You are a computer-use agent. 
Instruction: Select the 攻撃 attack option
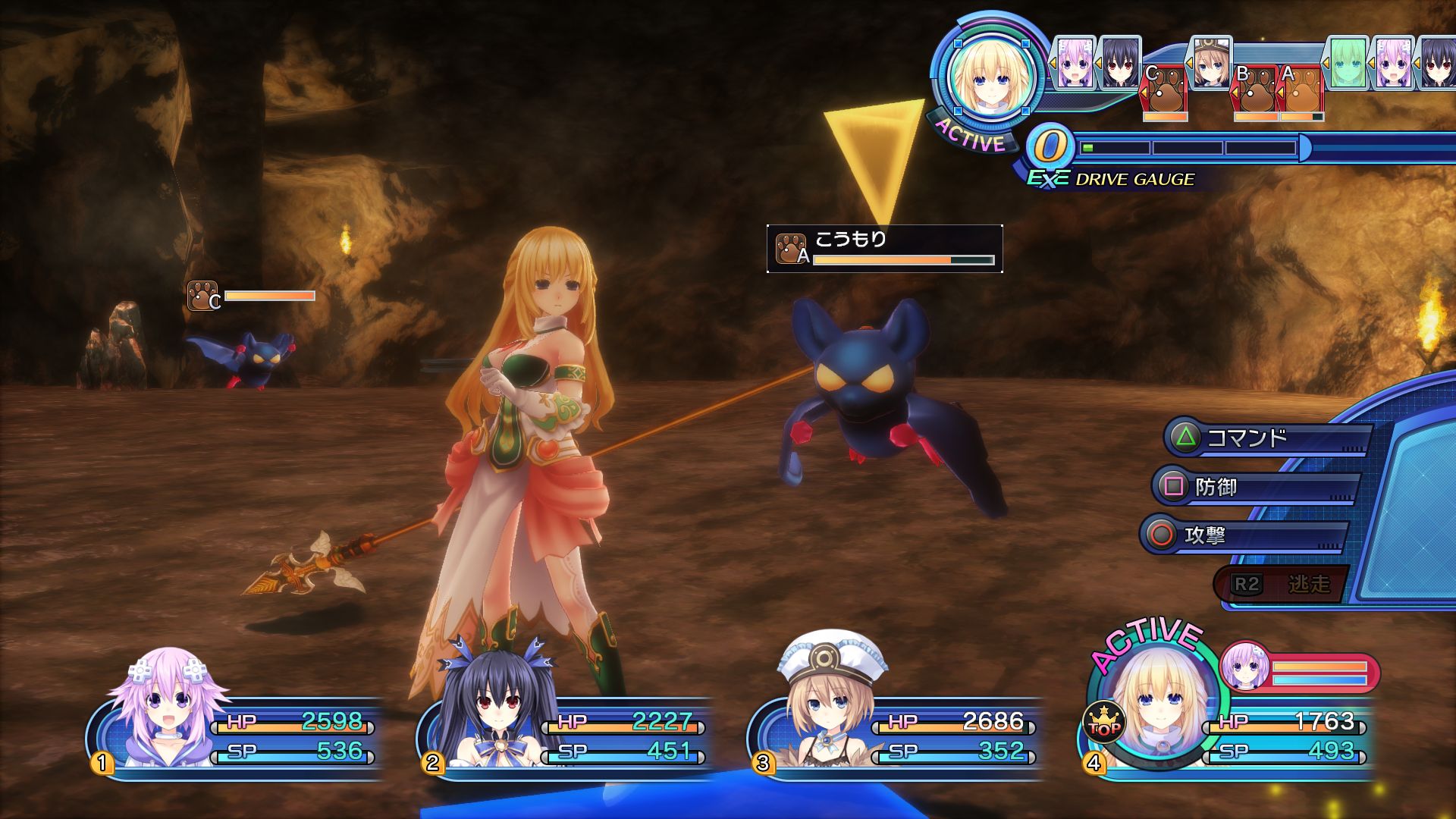[1244, 535]
